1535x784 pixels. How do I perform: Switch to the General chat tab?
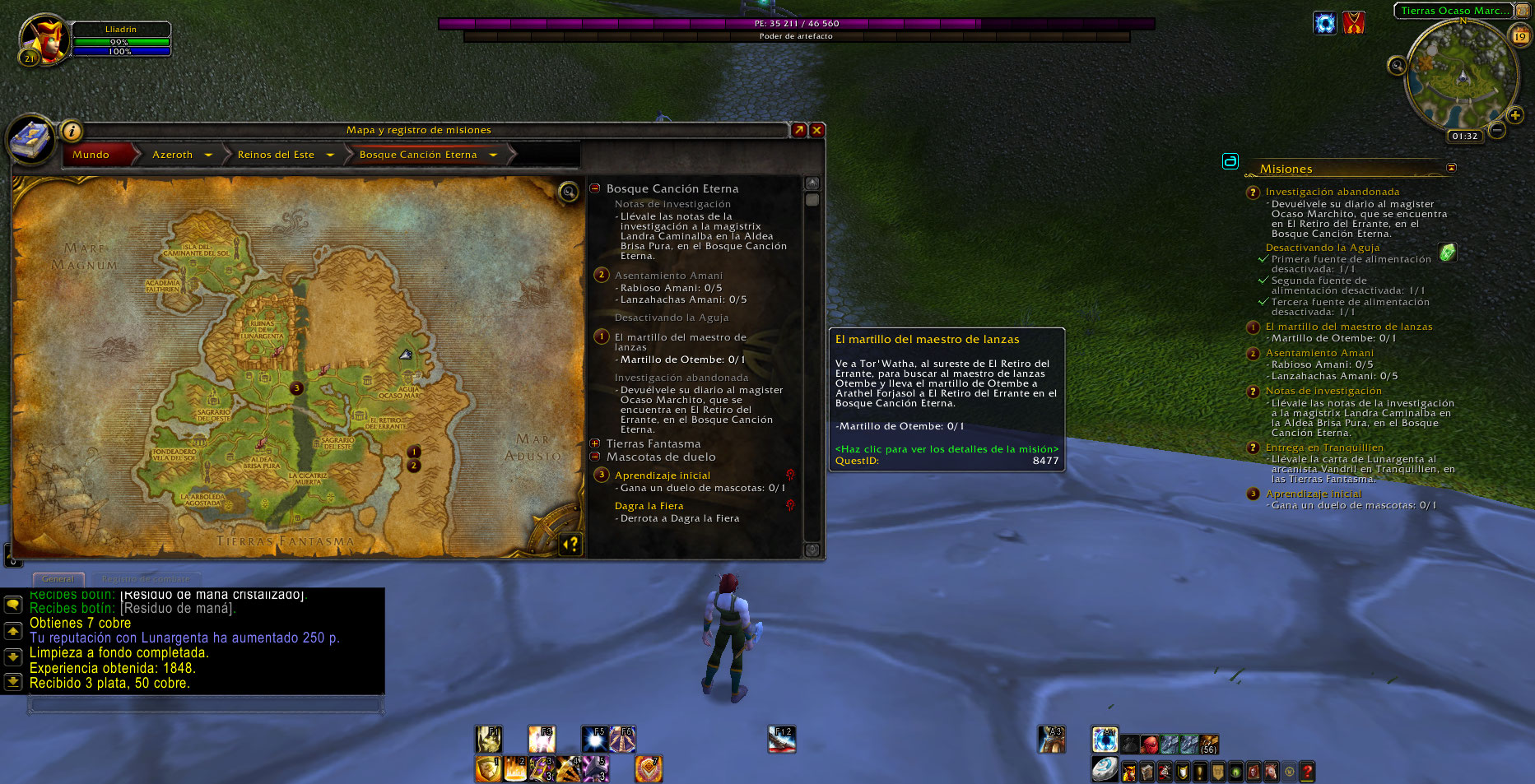coord(58,579)
